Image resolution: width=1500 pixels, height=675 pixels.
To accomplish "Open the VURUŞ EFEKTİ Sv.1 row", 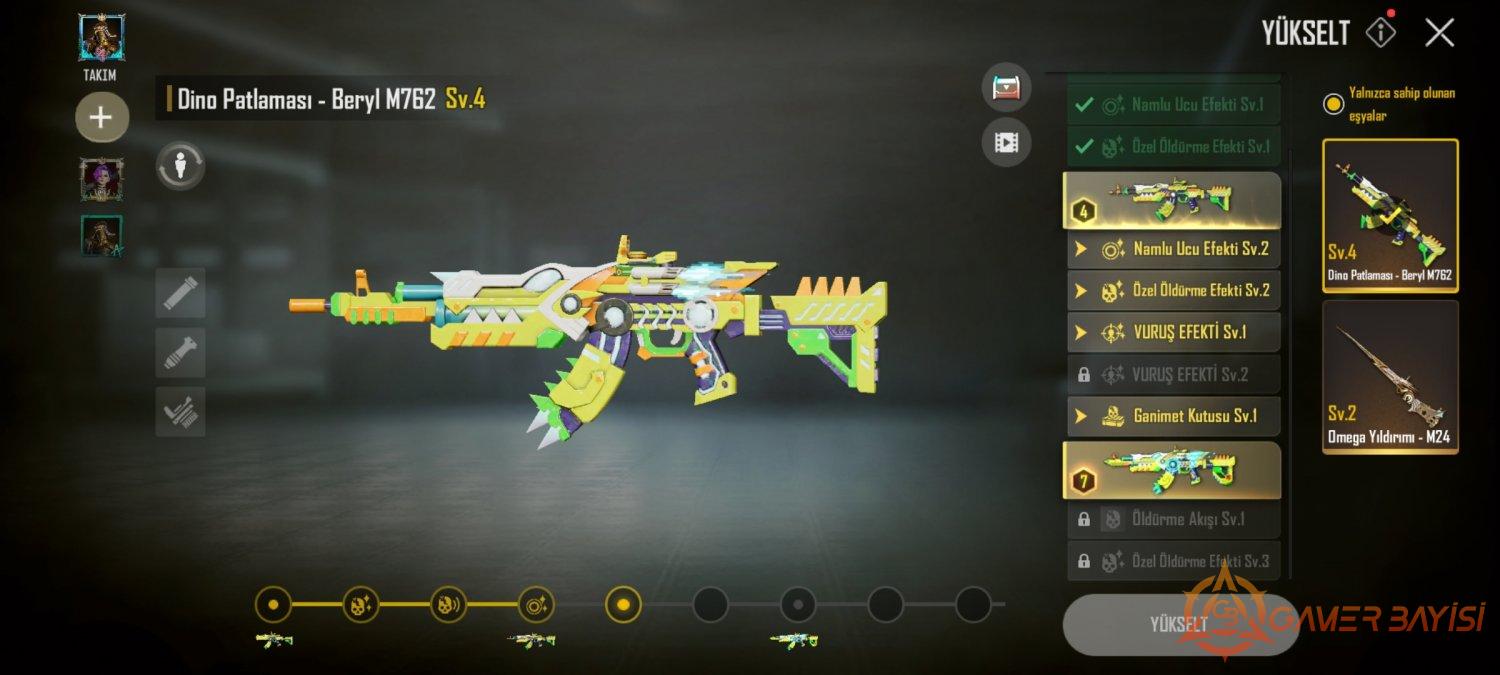I will tap(1173, 332).
